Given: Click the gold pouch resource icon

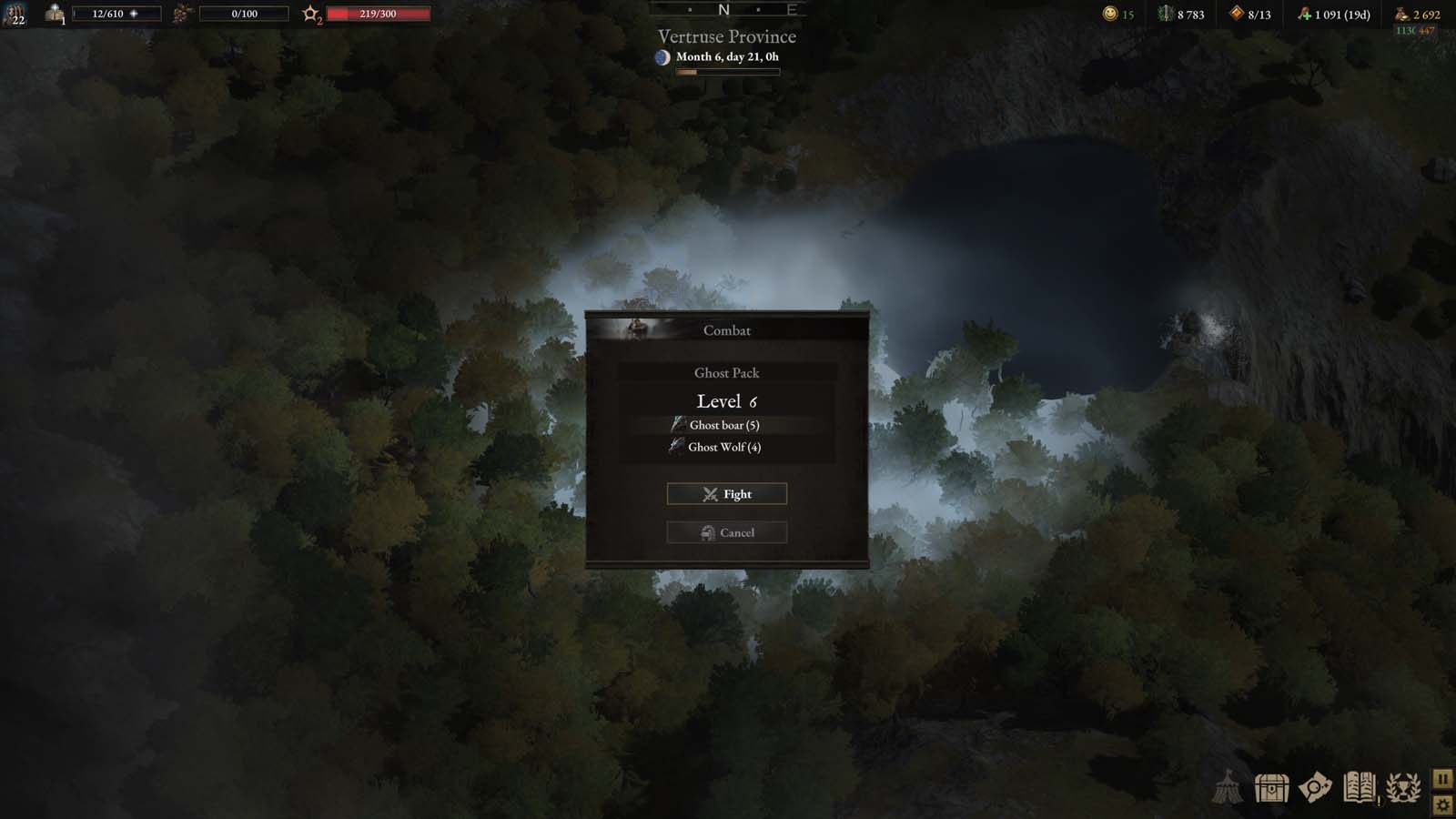Looking at the screenshot, I should click(1400, 15).
